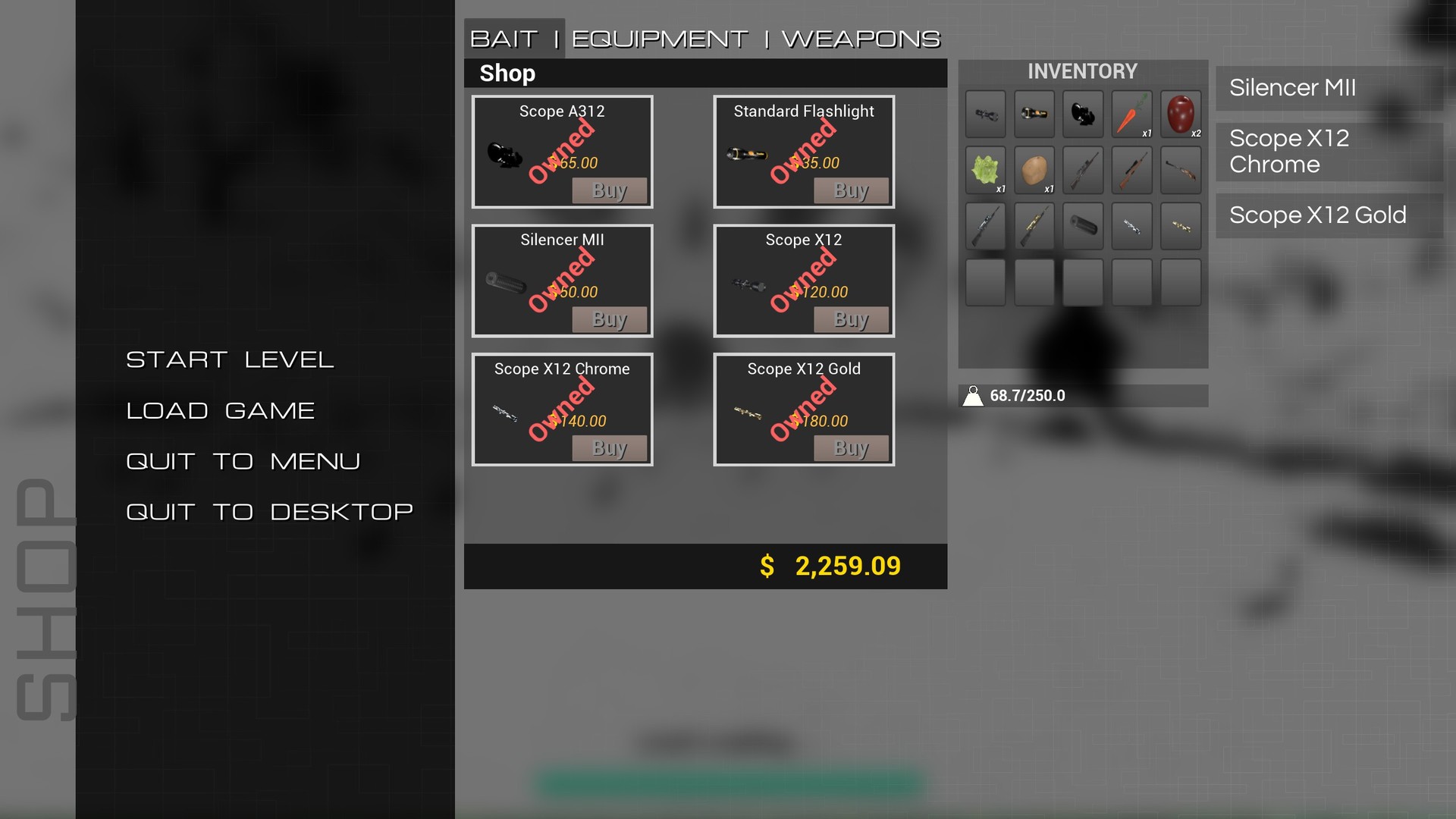Open the WEAPONS shop tab
This screenshot has height=819, width=1456.
point(861,38)
